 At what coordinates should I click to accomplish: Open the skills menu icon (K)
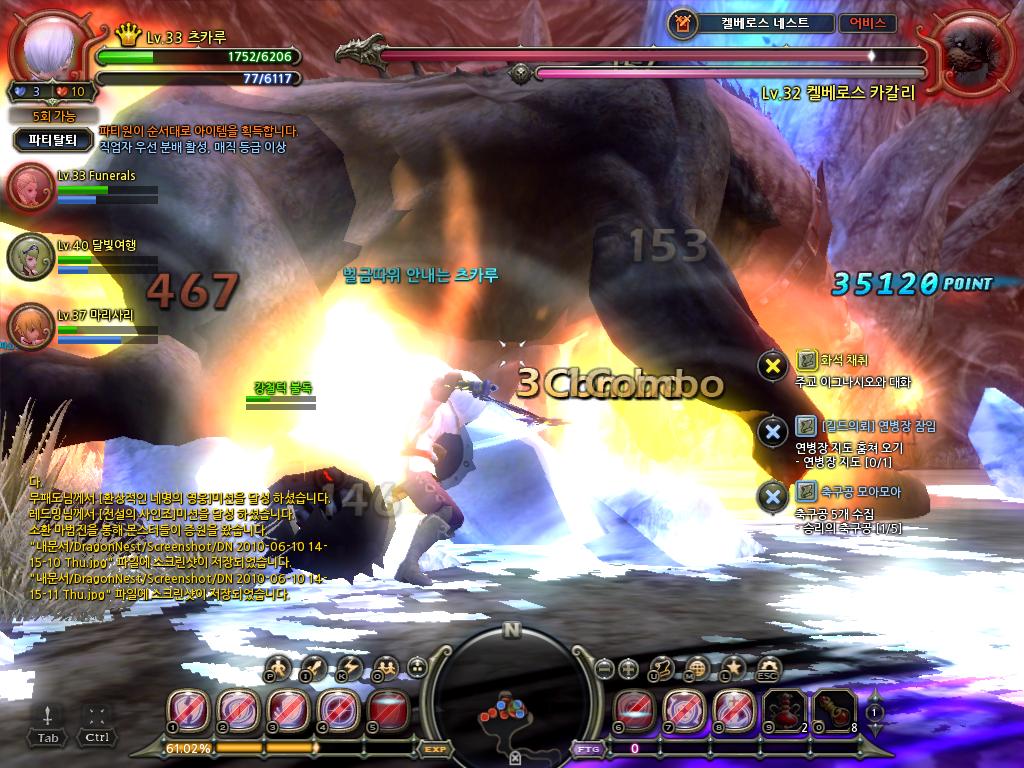(349, 667)
